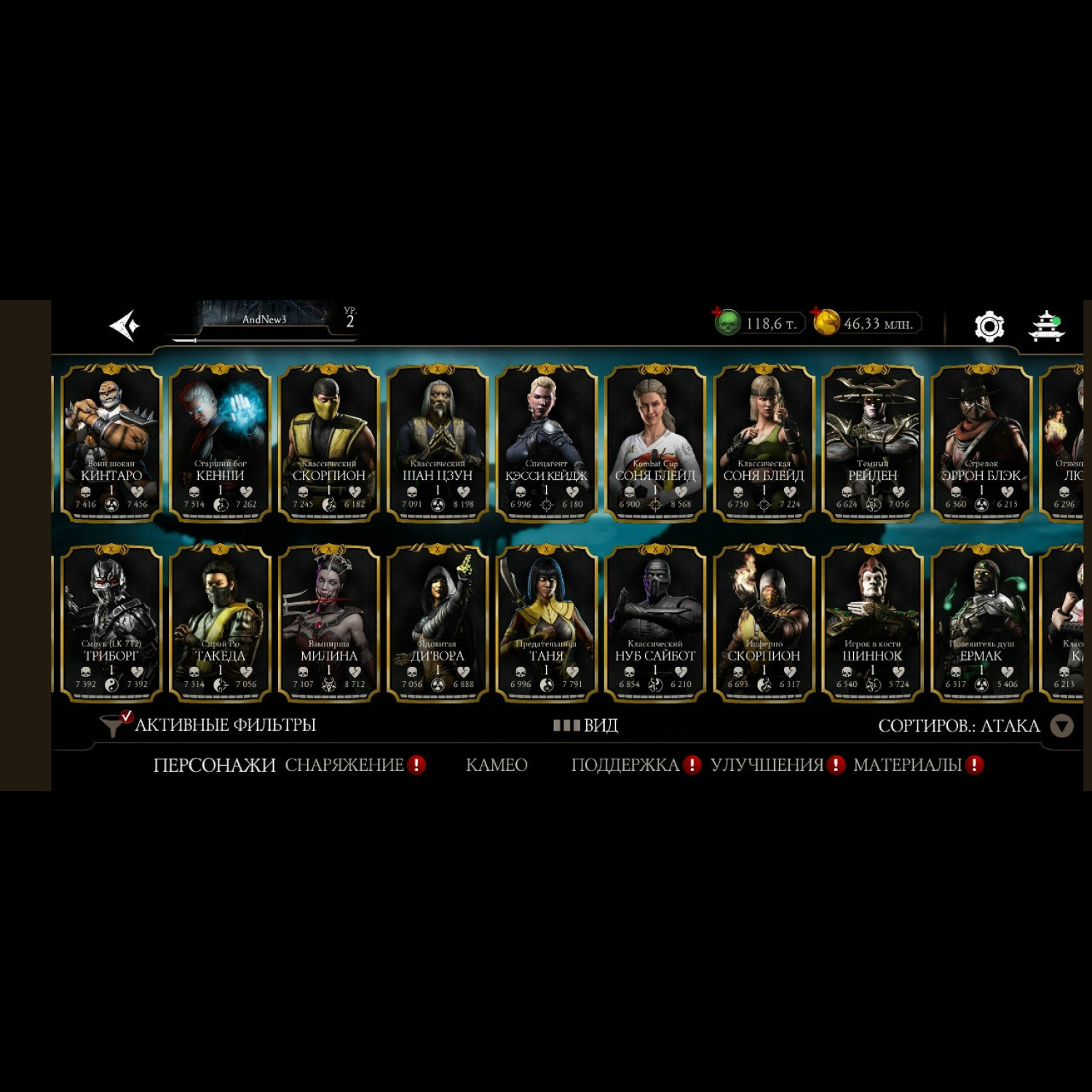
Task: Pick the Shang Tsung card
Action: point(438,443)
